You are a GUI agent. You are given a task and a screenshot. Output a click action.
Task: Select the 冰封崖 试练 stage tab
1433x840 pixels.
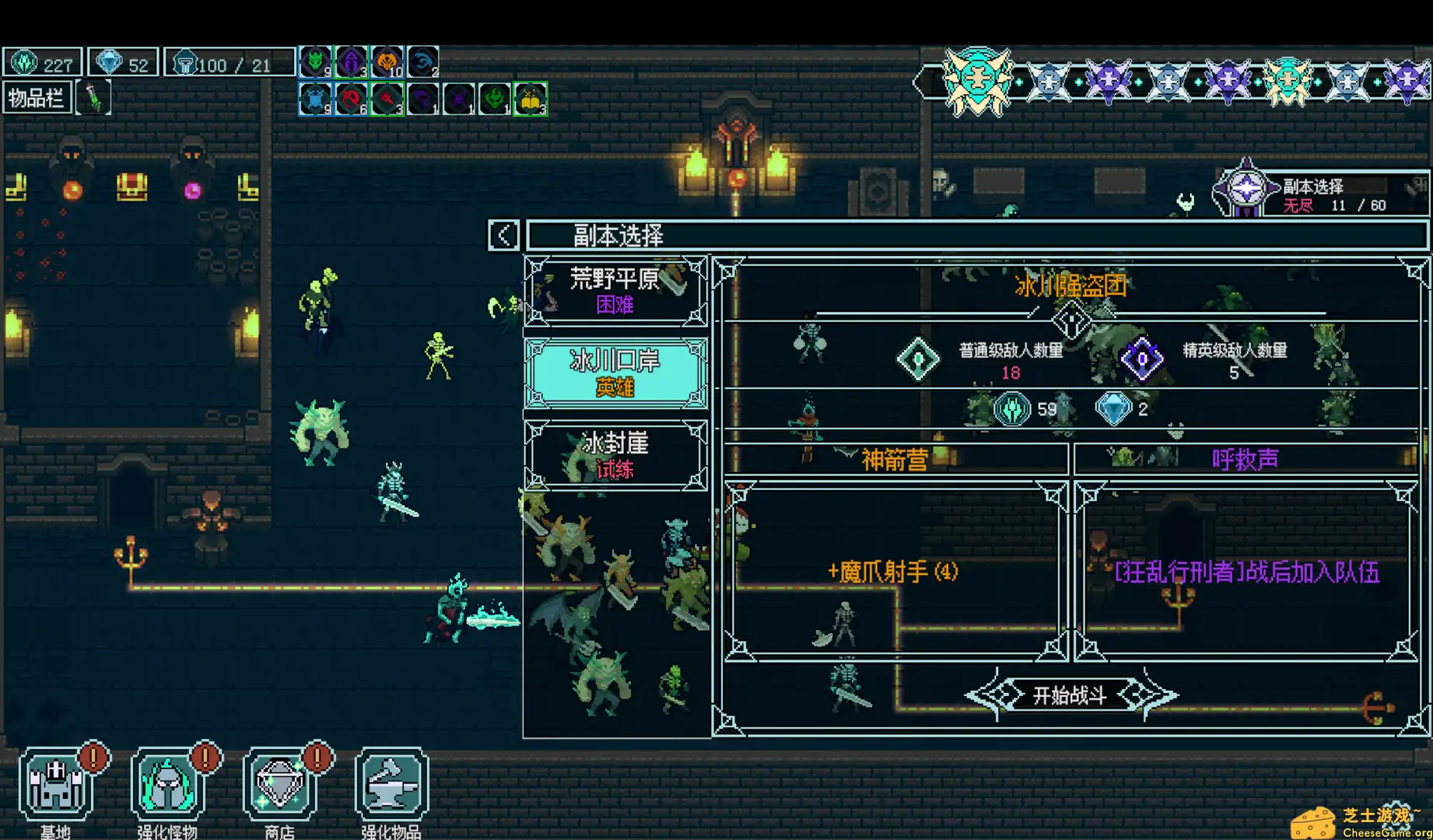[x=615, y=455]
